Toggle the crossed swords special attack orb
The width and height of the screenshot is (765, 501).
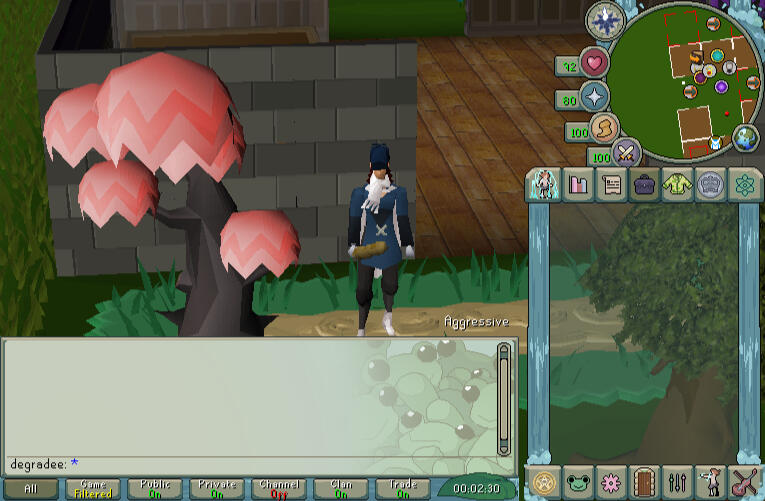click(626, 153)
